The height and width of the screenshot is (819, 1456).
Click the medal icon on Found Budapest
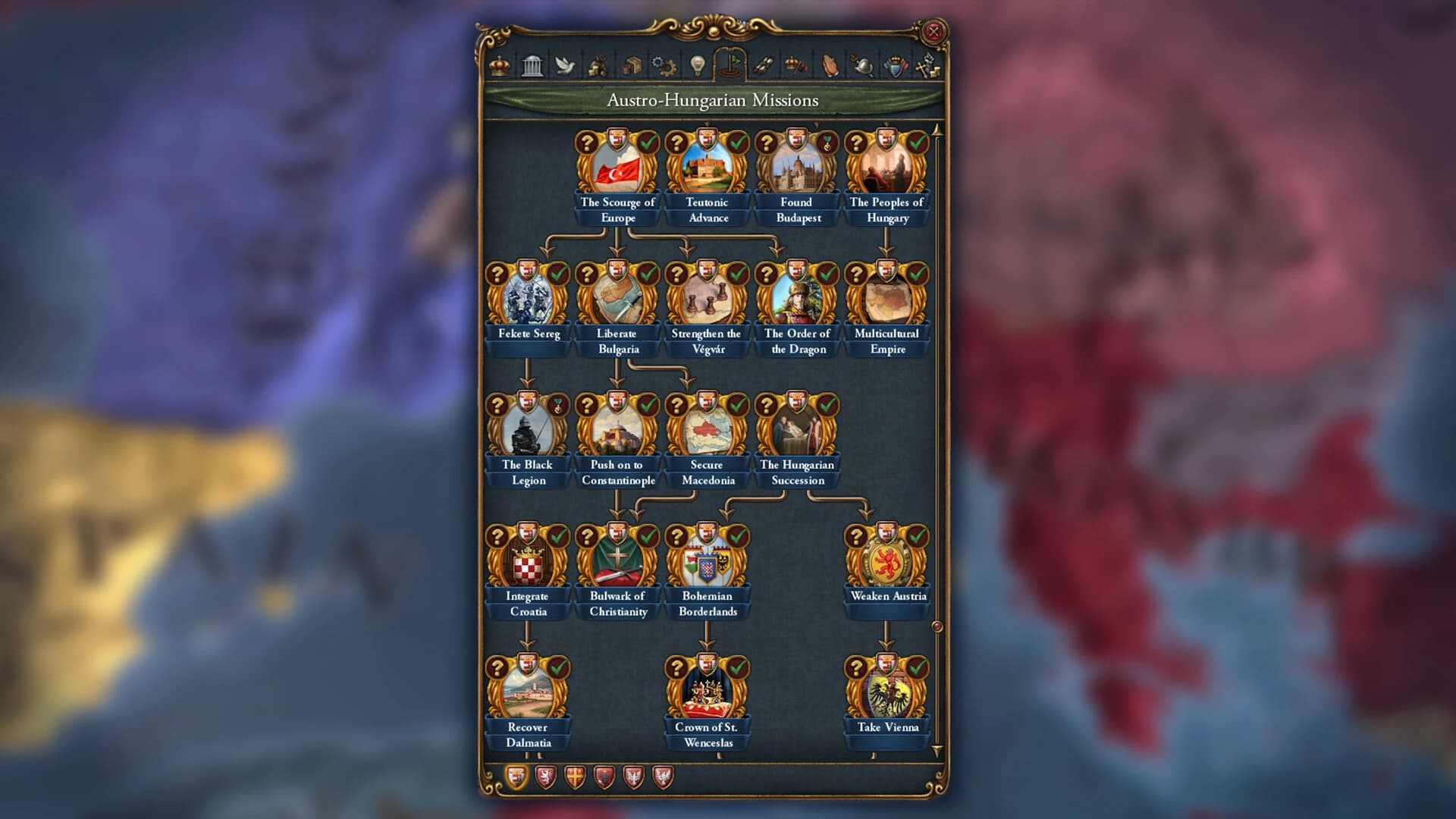[x=828, y=141]
